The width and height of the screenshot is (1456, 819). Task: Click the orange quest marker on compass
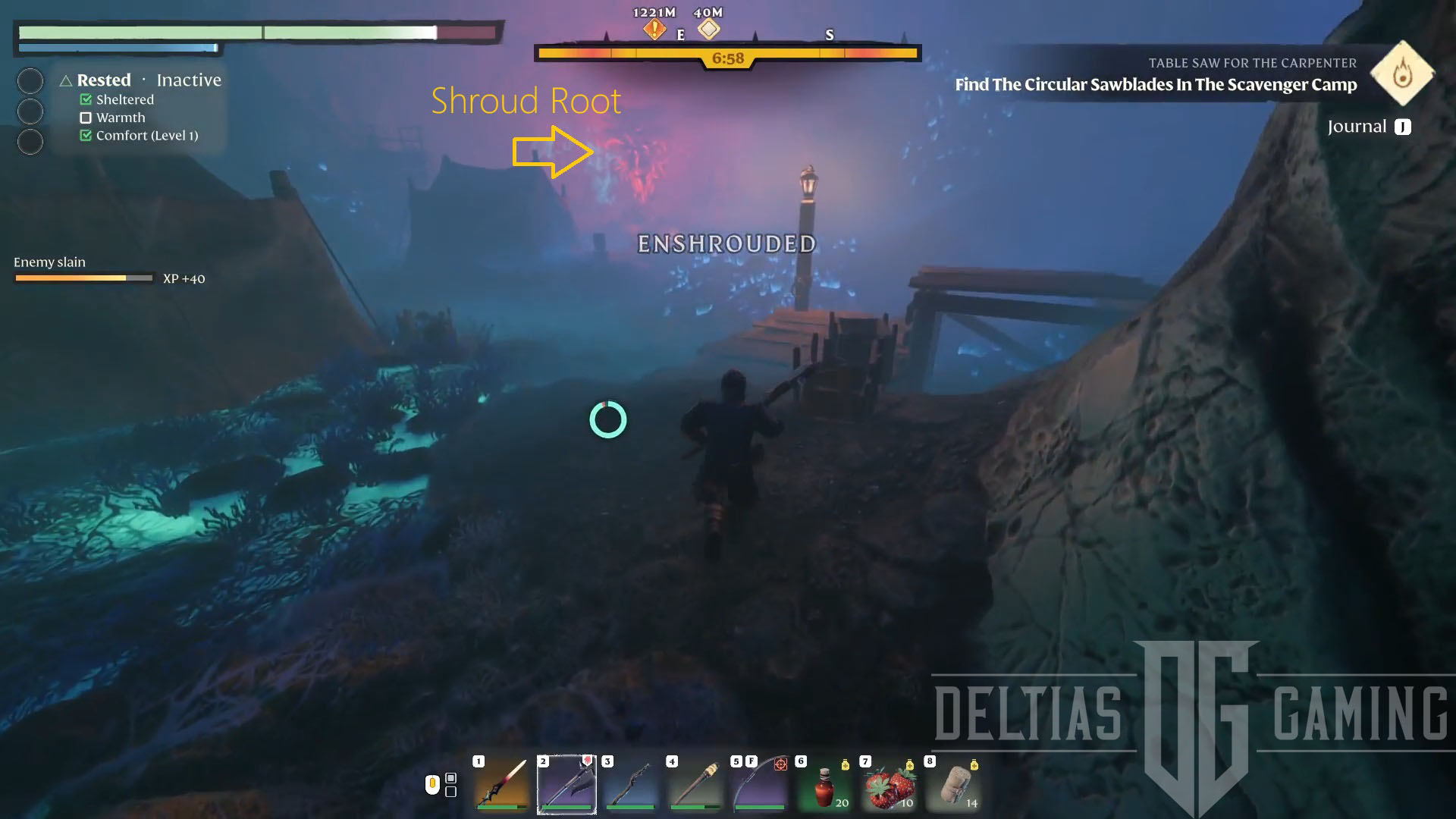pos(654,30)
